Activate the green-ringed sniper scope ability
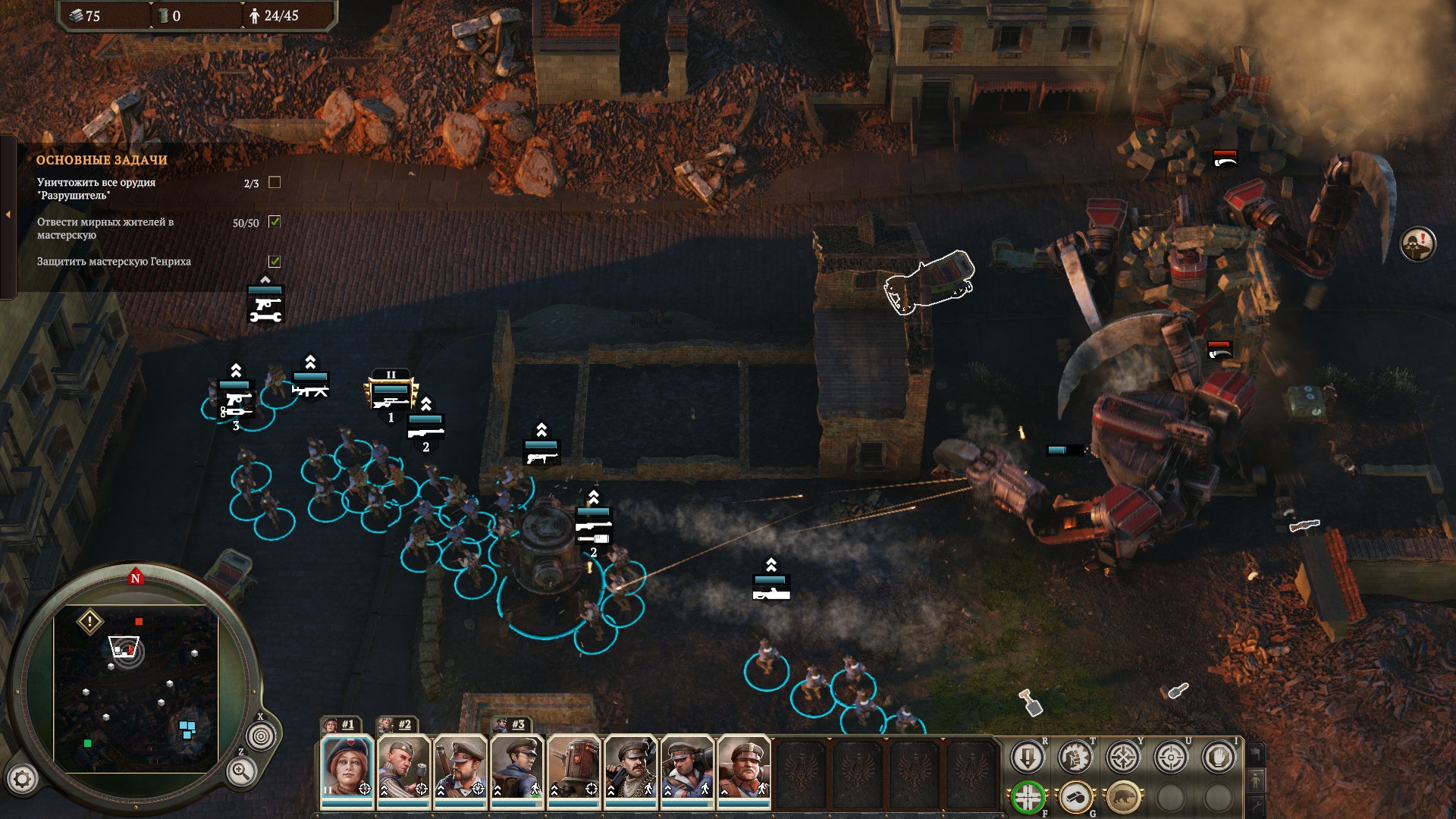1456x819 pixels. (x=1028, y=798)
